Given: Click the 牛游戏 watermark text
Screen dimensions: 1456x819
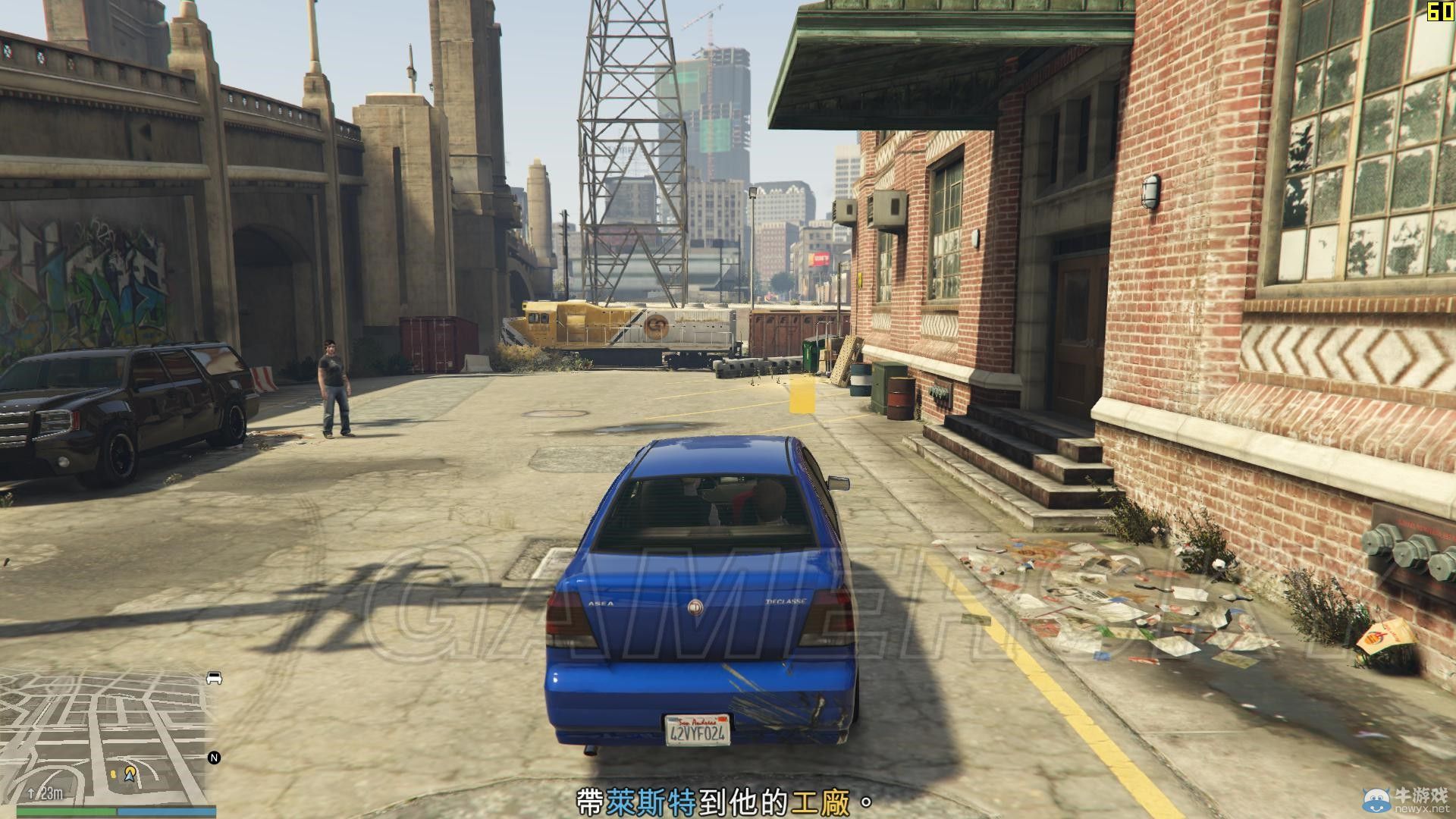Looking at the screenshot, I should [x=1422, y=794].
